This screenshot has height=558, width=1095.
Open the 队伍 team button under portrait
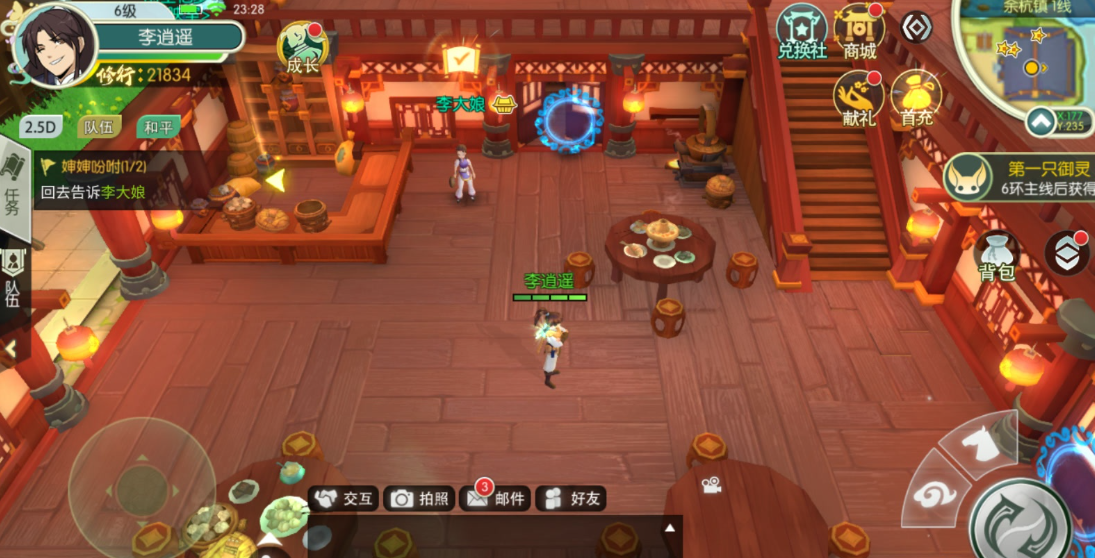coord(98,127)
